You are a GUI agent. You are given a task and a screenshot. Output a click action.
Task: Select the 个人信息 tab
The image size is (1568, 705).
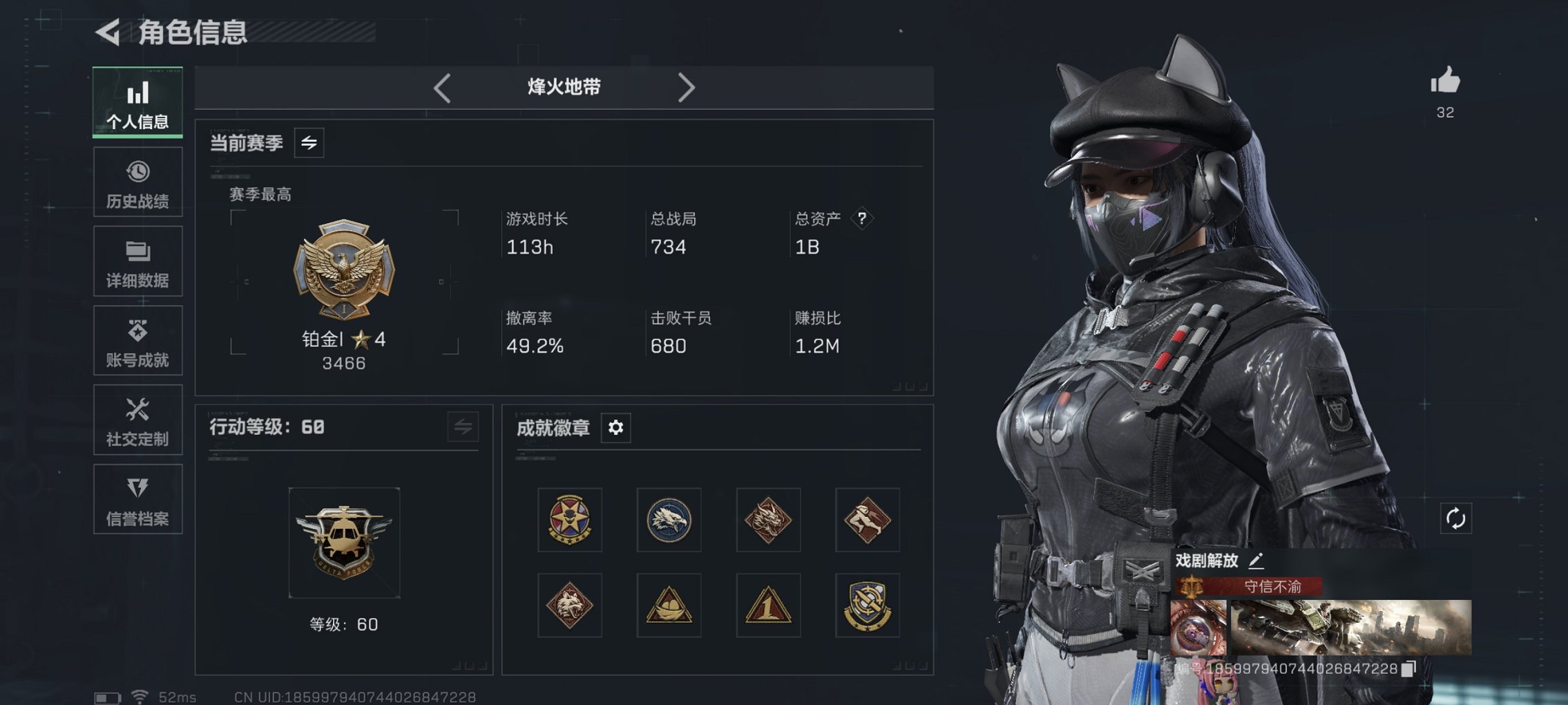point(137,102)
